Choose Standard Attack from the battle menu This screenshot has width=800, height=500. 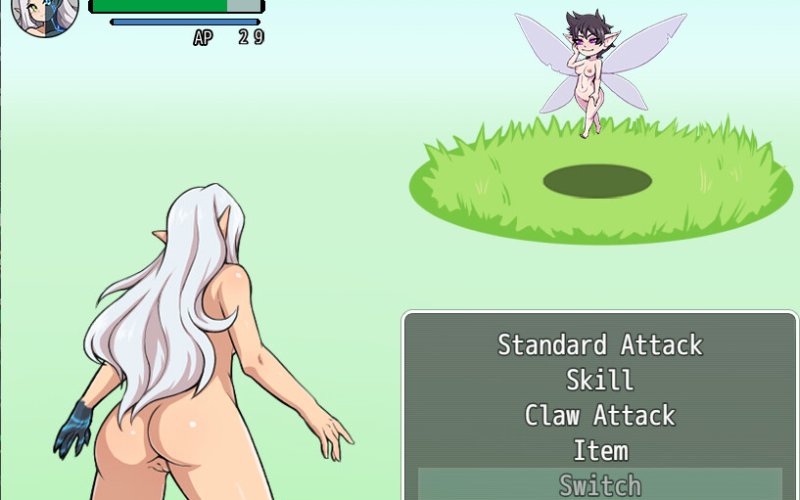pos(600,345)
